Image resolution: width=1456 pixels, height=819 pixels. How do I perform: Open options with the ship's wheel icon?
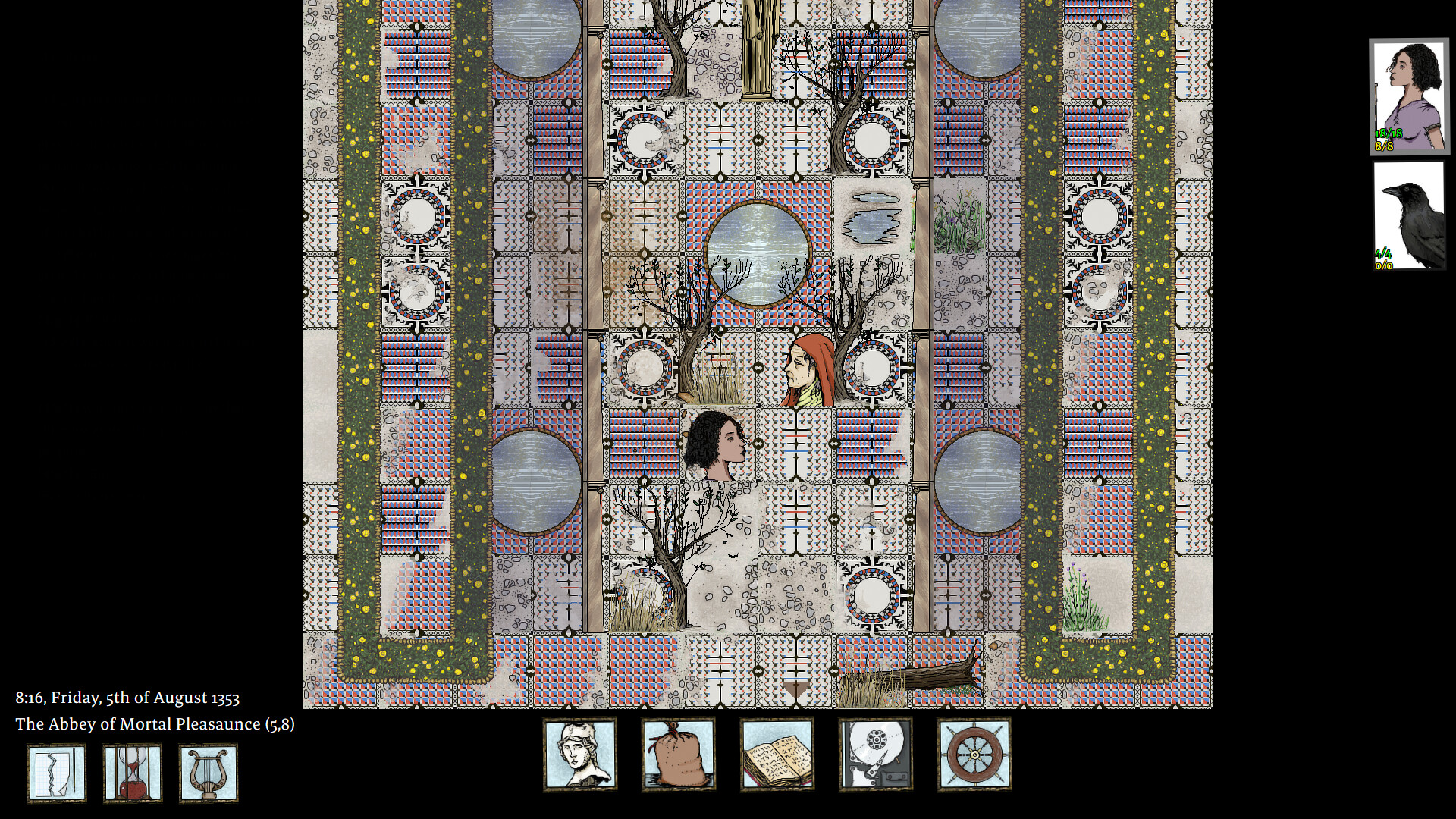pos(974,753)
